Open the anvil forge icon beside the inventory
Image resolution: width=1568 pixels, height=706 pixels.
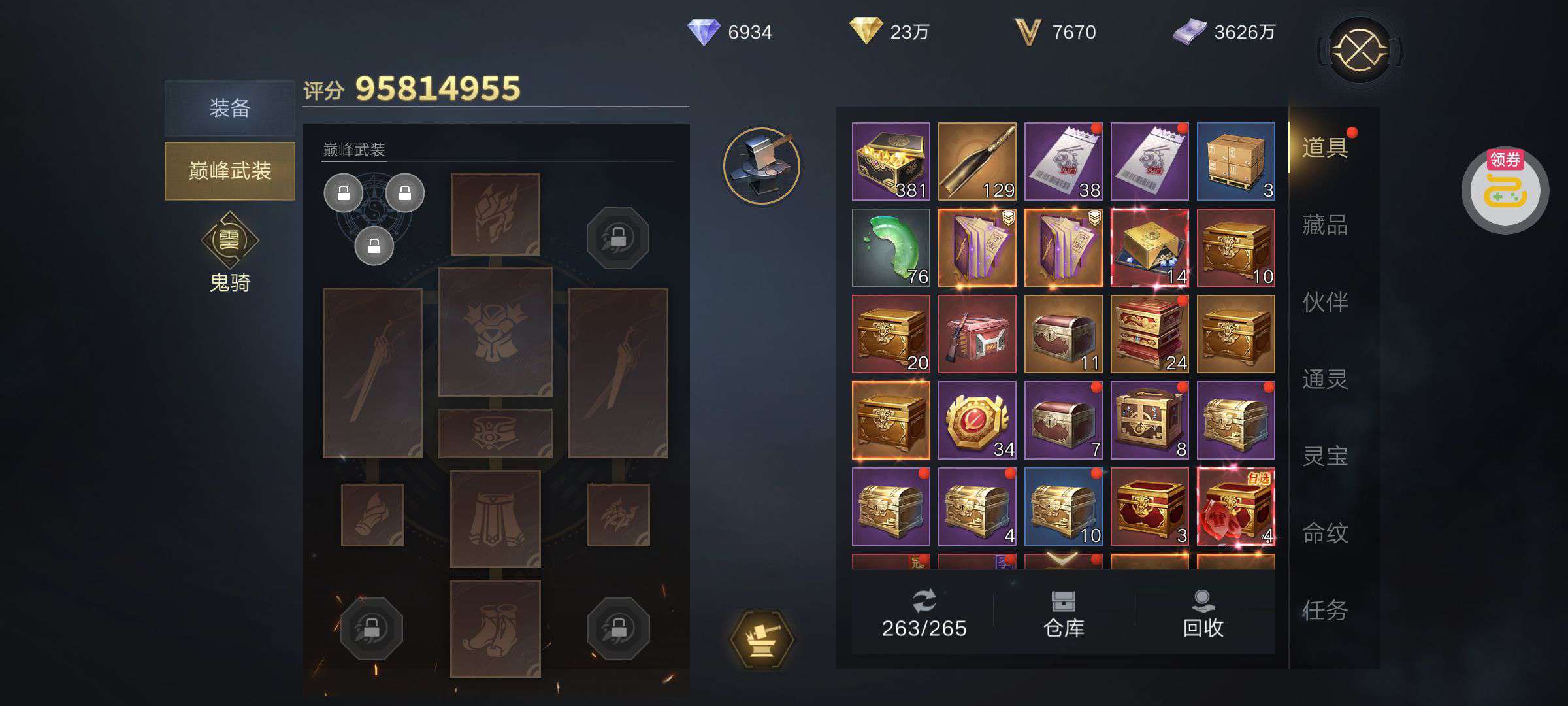click(x=762, y=165)
